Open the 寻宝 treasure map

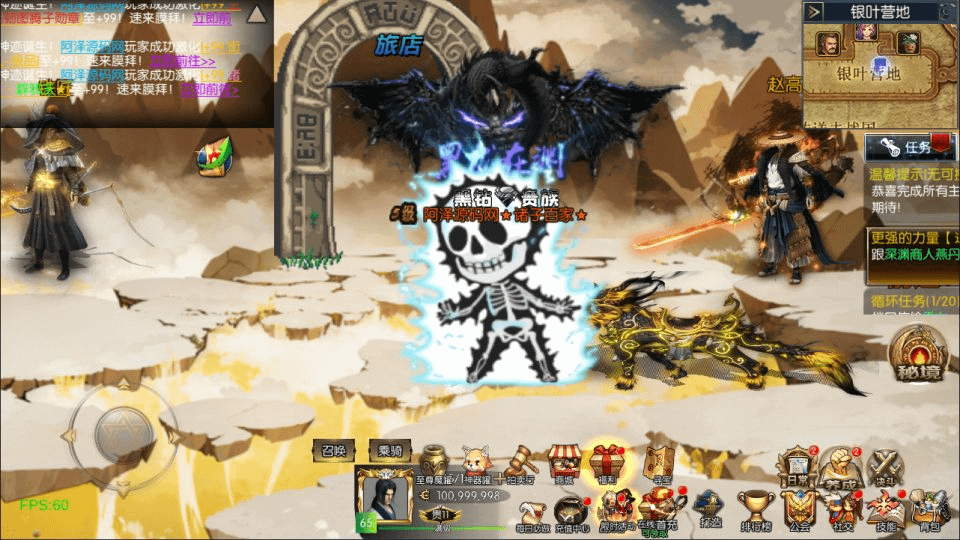pos(657,463)
